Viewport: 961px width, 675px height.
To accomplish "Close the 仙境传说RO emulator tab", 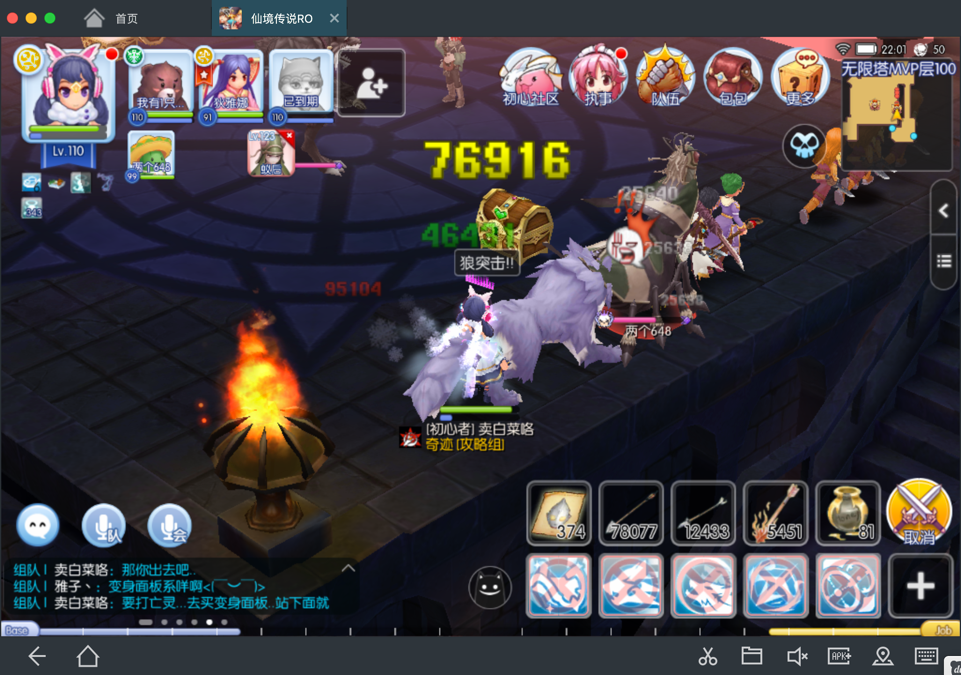I will [x=334, y=18].
